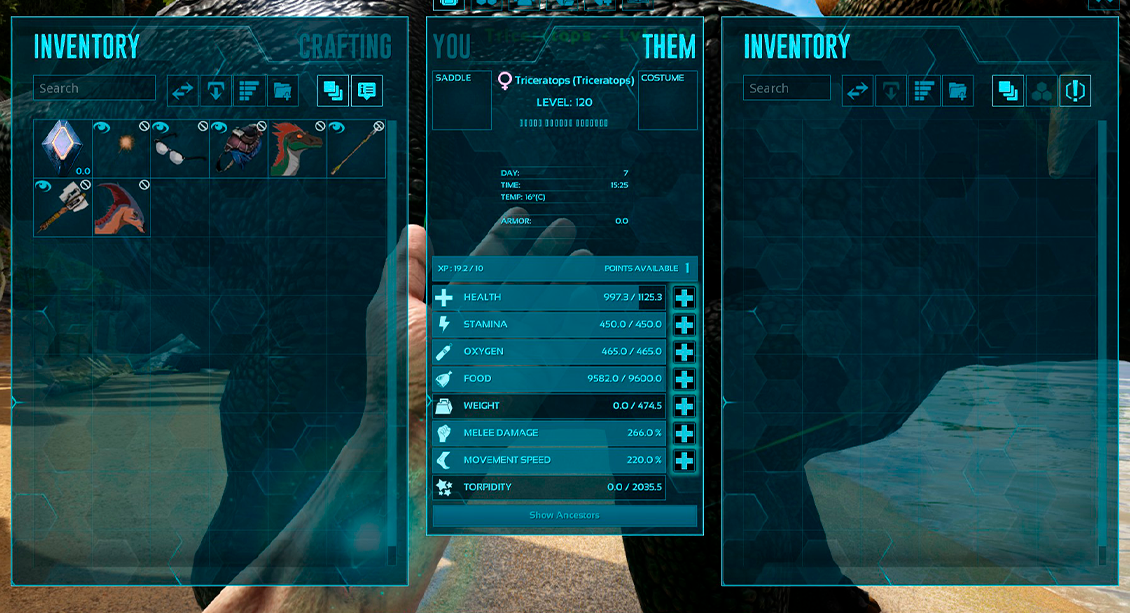Increase the Stamina stat
The width and height of the screenshot is (1130, 613).
[x=684, y=325]
